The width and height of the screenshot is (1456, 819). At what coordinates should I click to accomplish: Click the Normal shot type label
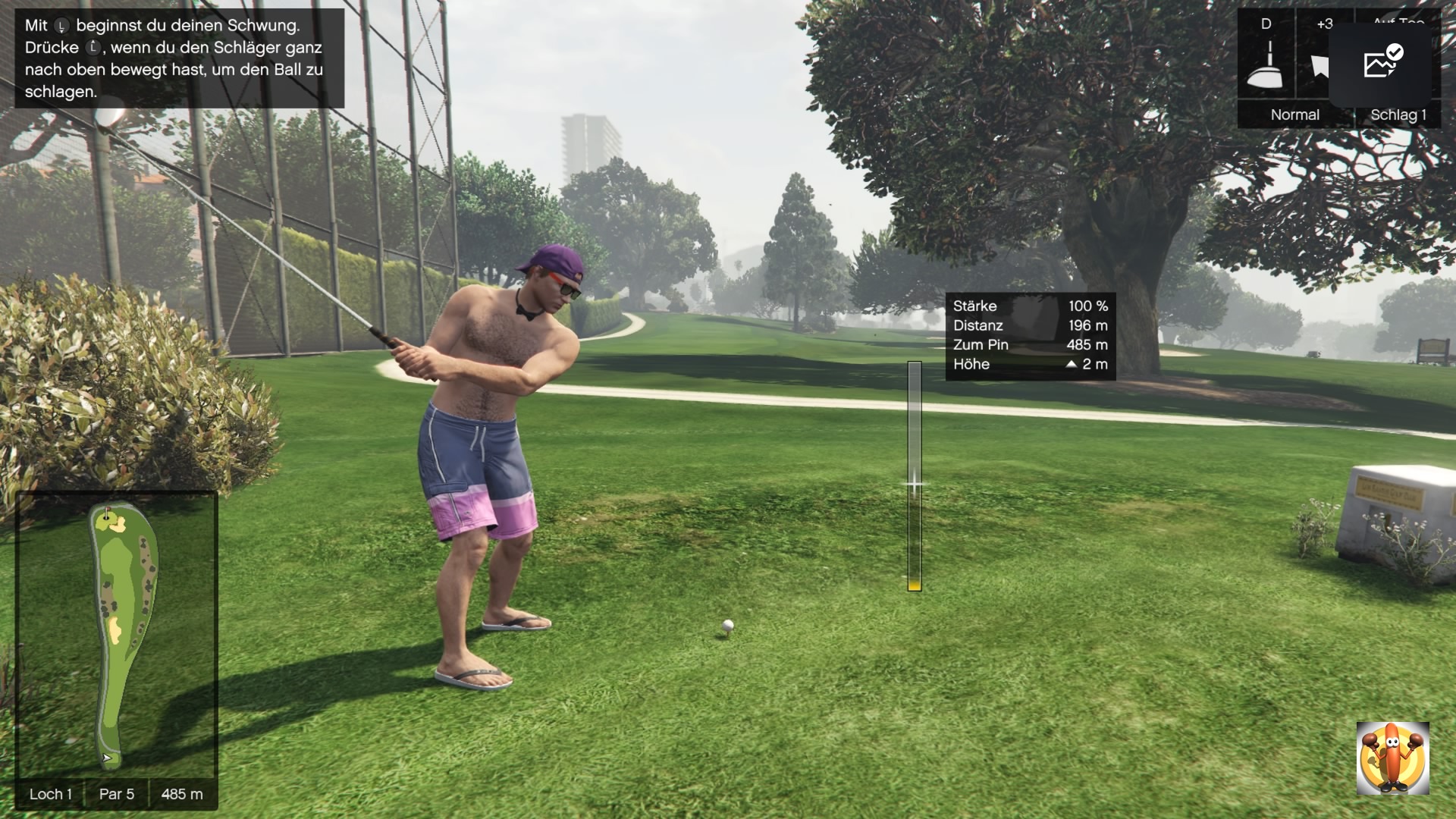[x=1294, y=115]
